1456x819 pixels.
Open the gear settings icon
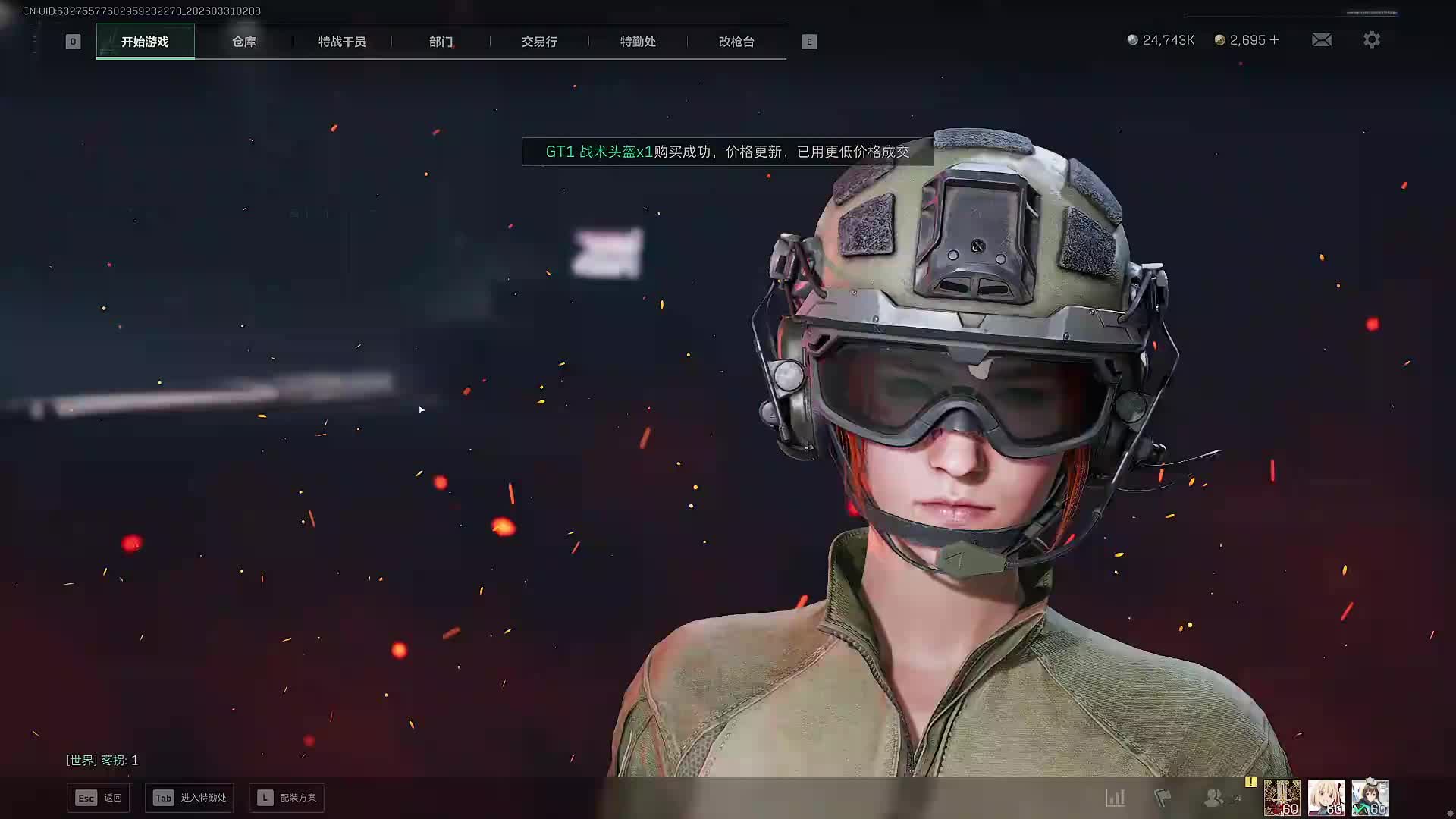[x=1372, y=40]
